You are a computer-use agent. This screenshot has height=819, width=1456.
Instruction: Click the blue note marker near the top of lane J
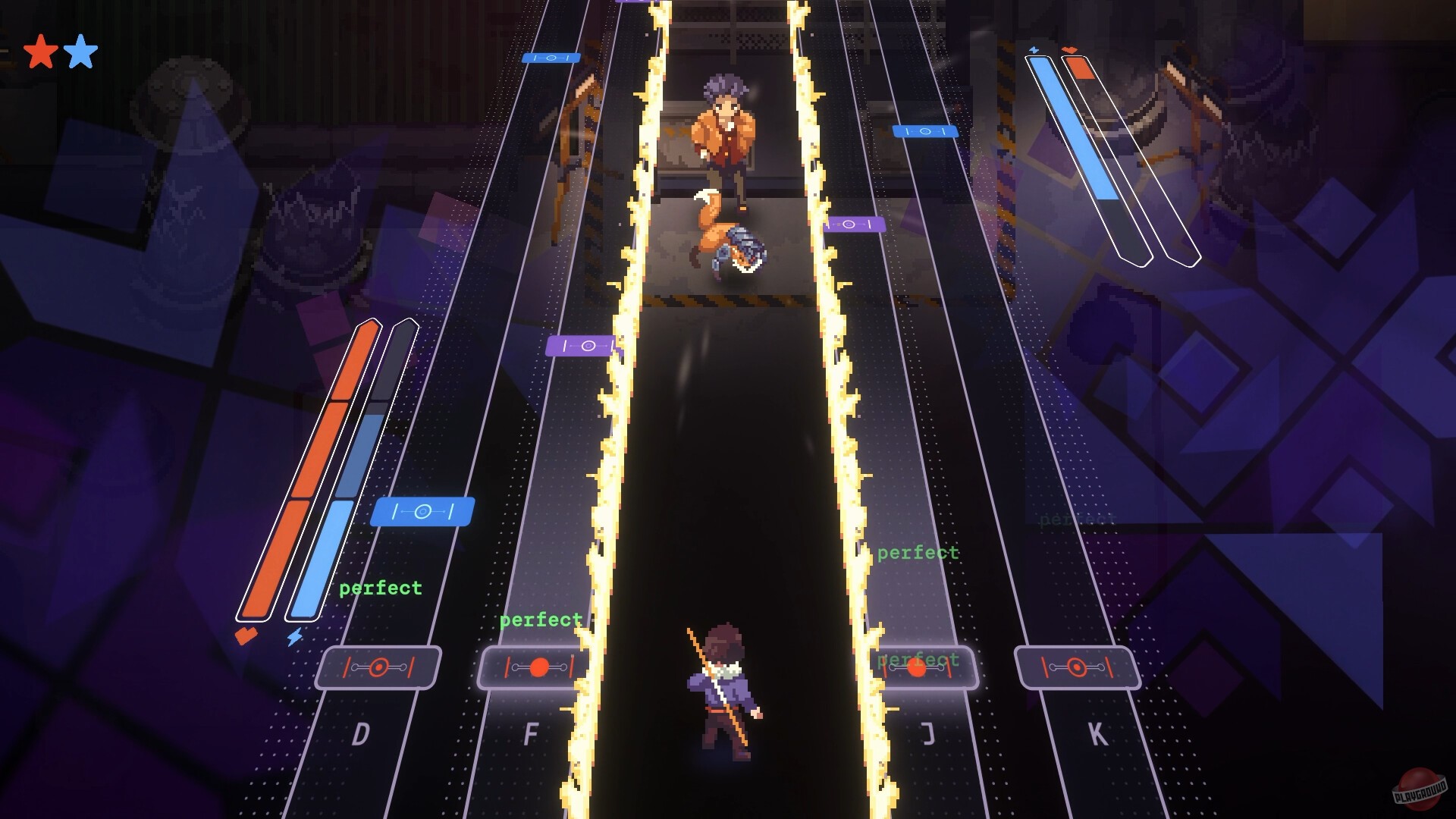(926, 130)
